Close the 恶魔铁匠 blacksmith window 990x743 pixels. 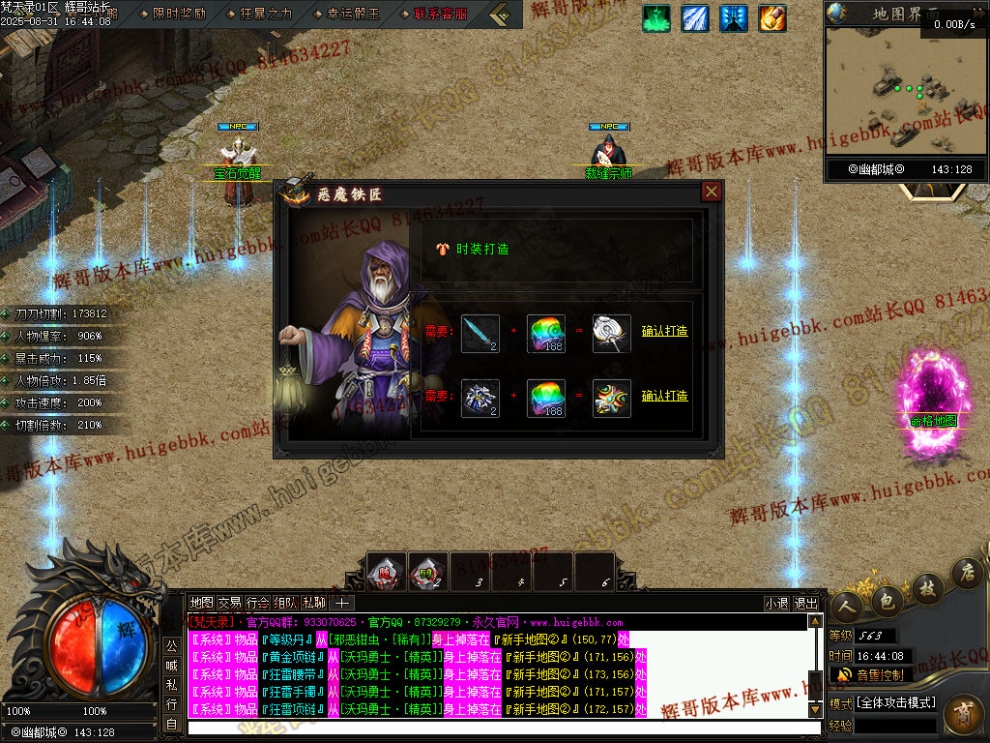pos(711,192)
